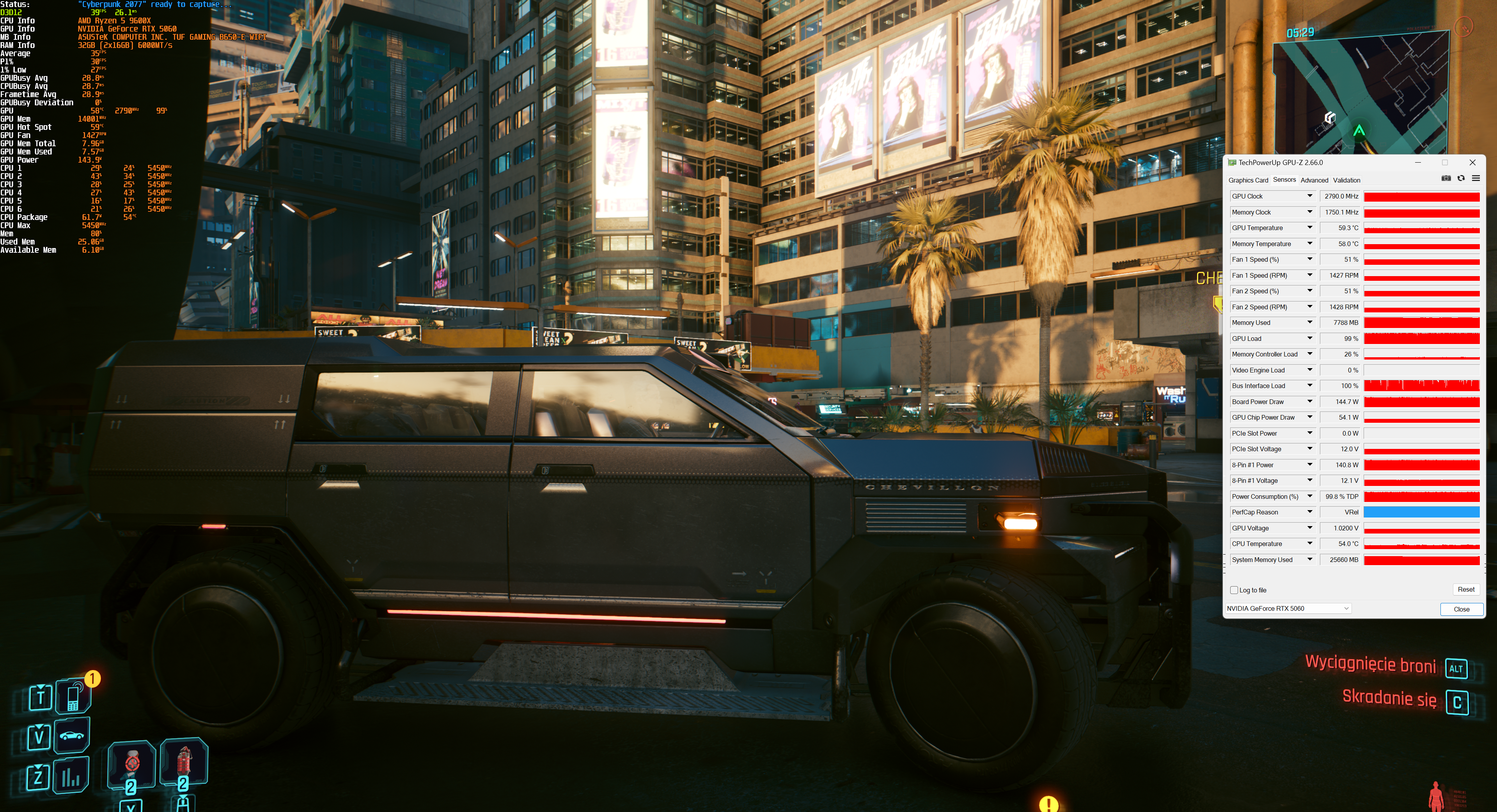Click the minimap in the corner

tap(1360, 93)
